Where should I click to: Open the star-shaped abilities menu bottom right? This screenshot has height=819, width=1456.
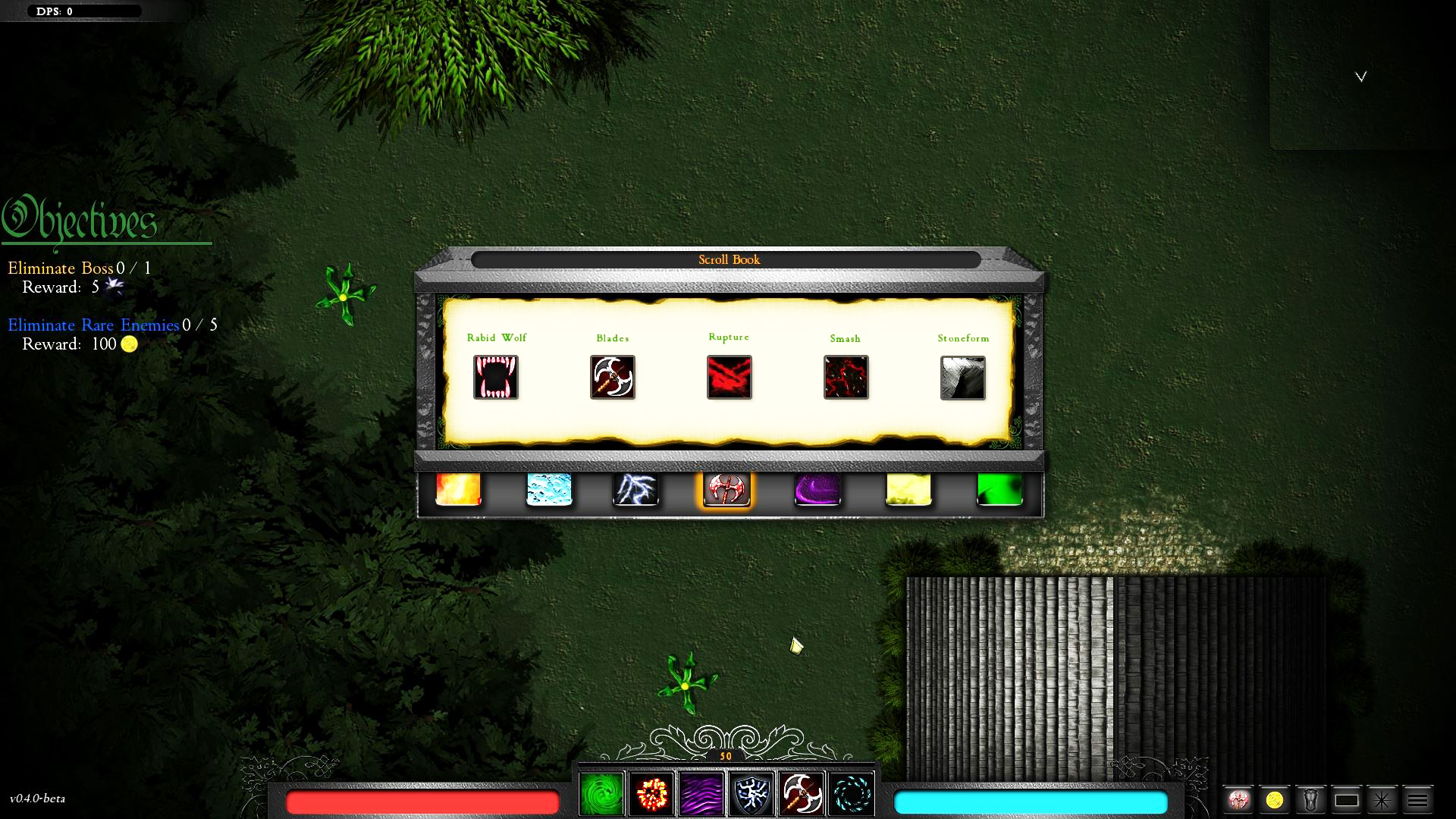click(1382, 799)
